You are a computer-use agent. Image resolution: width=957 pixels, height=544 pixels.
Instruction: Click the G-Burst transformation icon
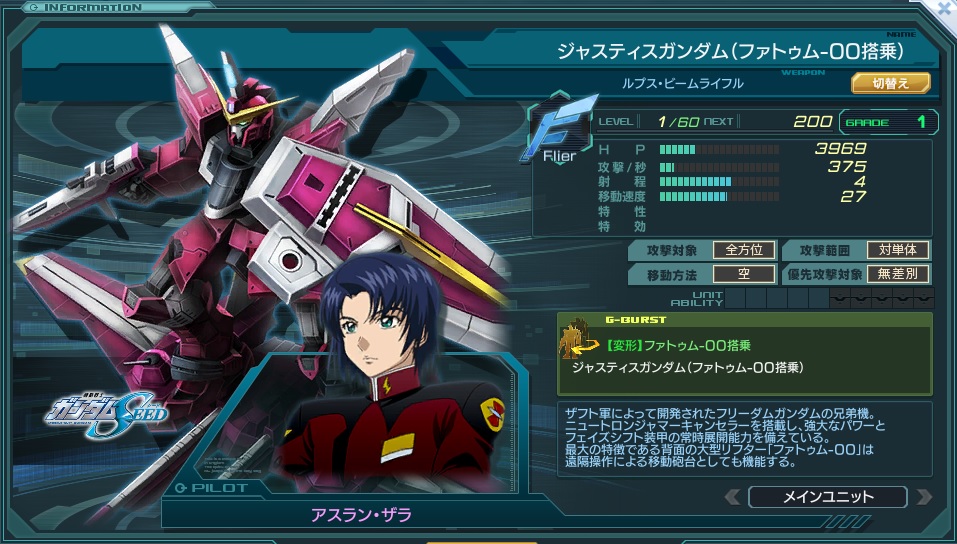(x=578, y=340)
